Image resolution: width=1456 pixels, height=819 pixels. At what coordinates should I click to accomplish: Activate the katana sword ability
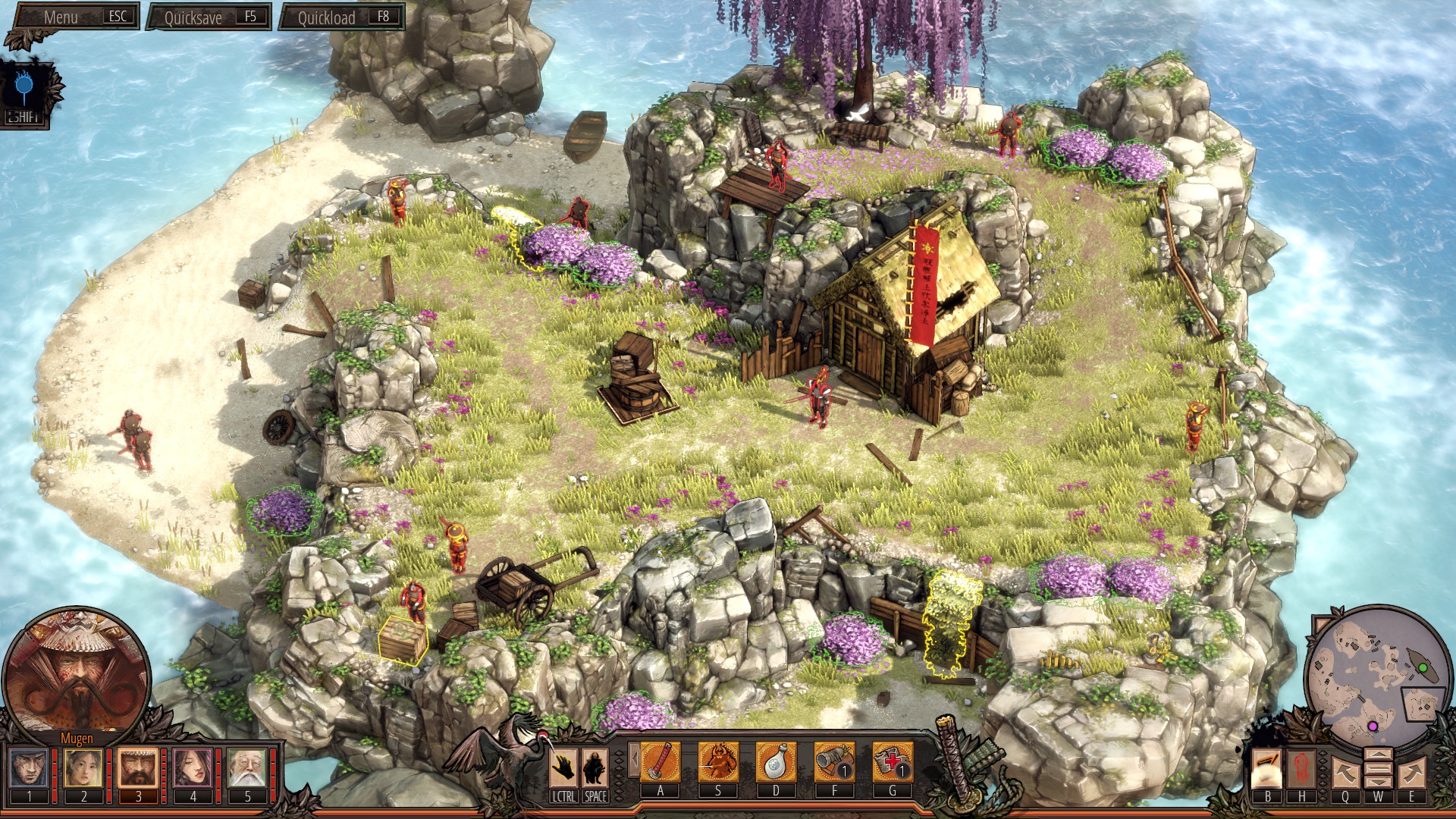point(661,762)
